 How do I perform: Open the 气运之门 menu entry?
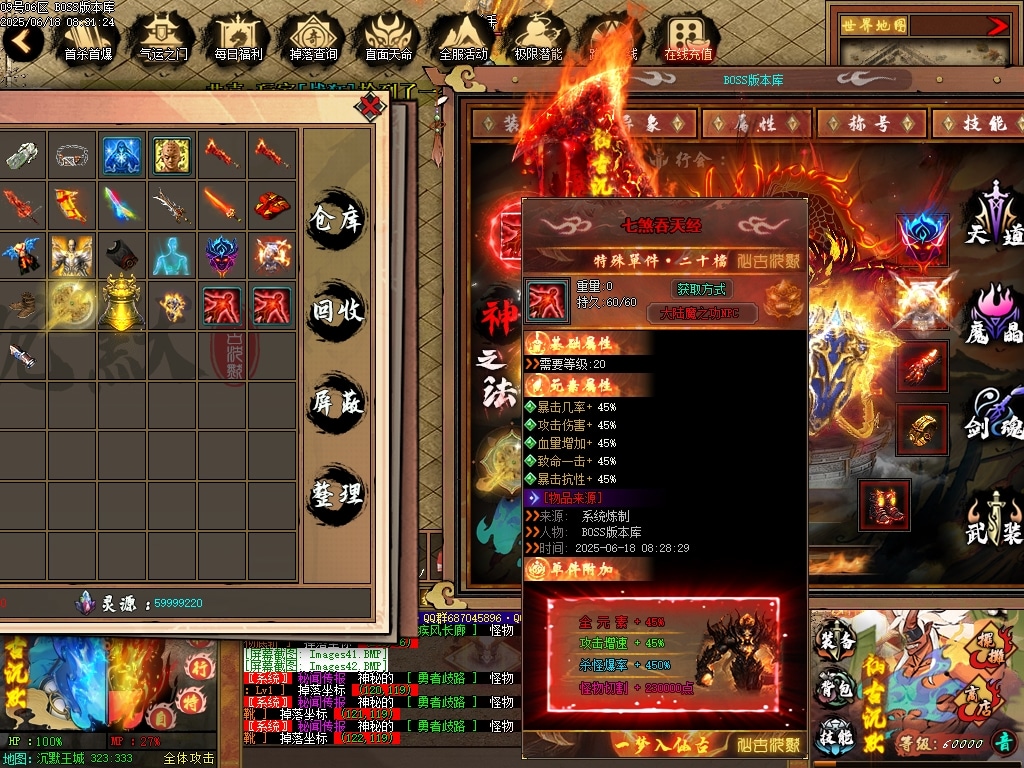pos(163,38)
